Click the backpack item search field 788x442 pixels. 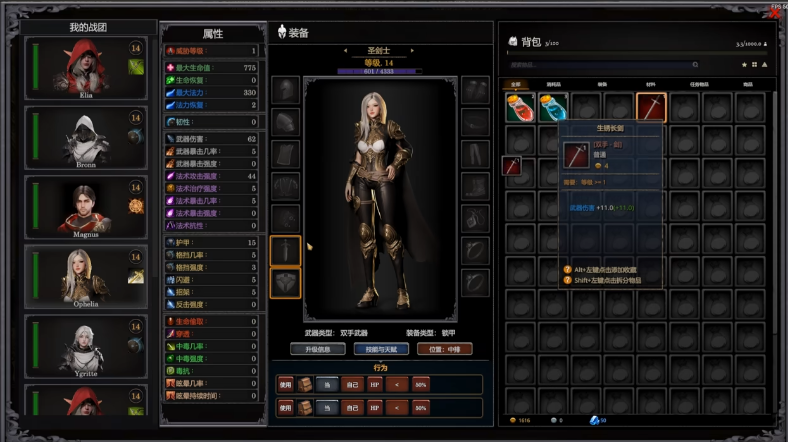(600, 65)
